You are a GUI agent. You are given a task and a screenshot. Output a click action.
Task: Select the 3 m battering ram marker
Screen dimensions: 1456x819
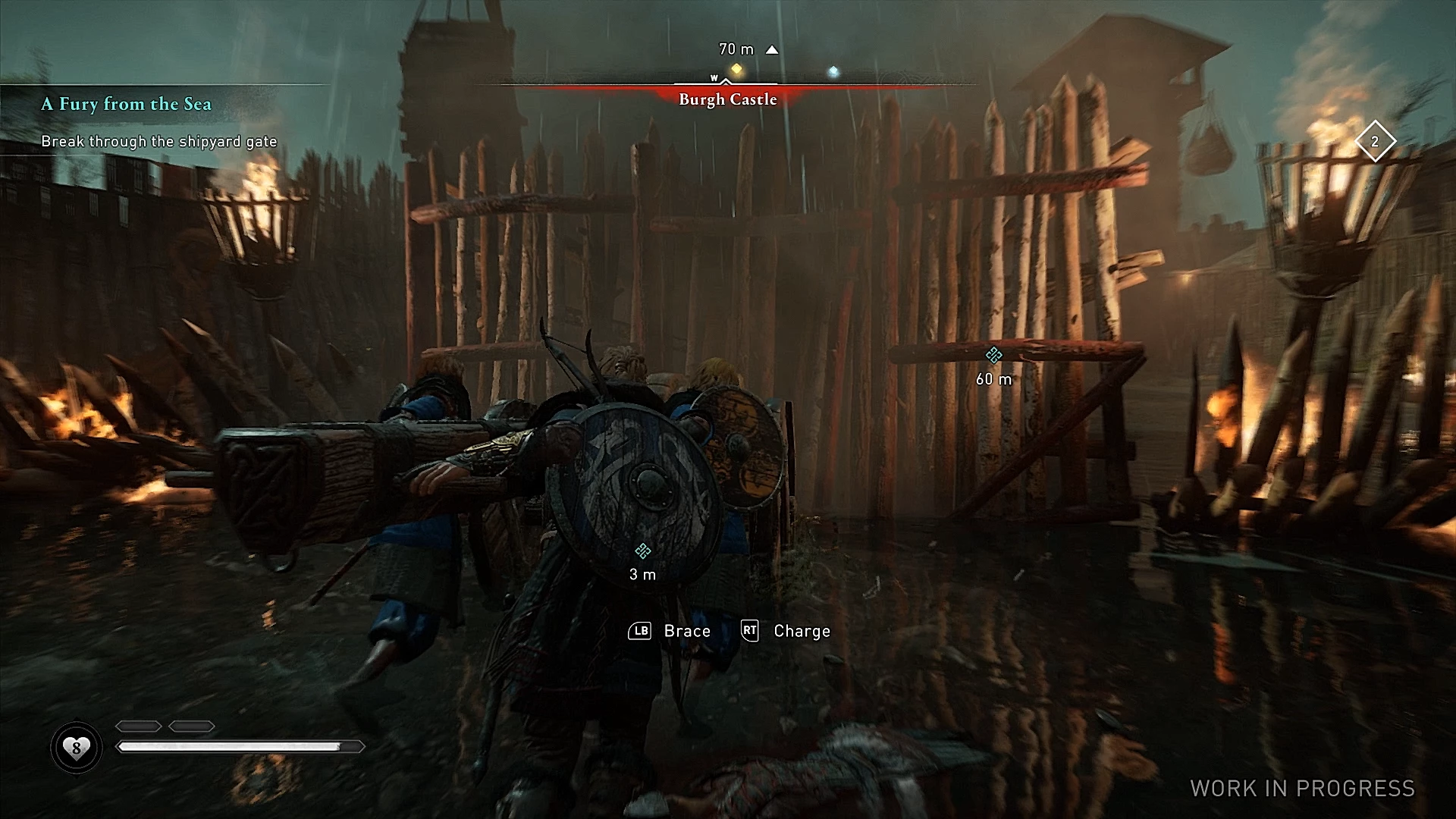click(643, 551)
